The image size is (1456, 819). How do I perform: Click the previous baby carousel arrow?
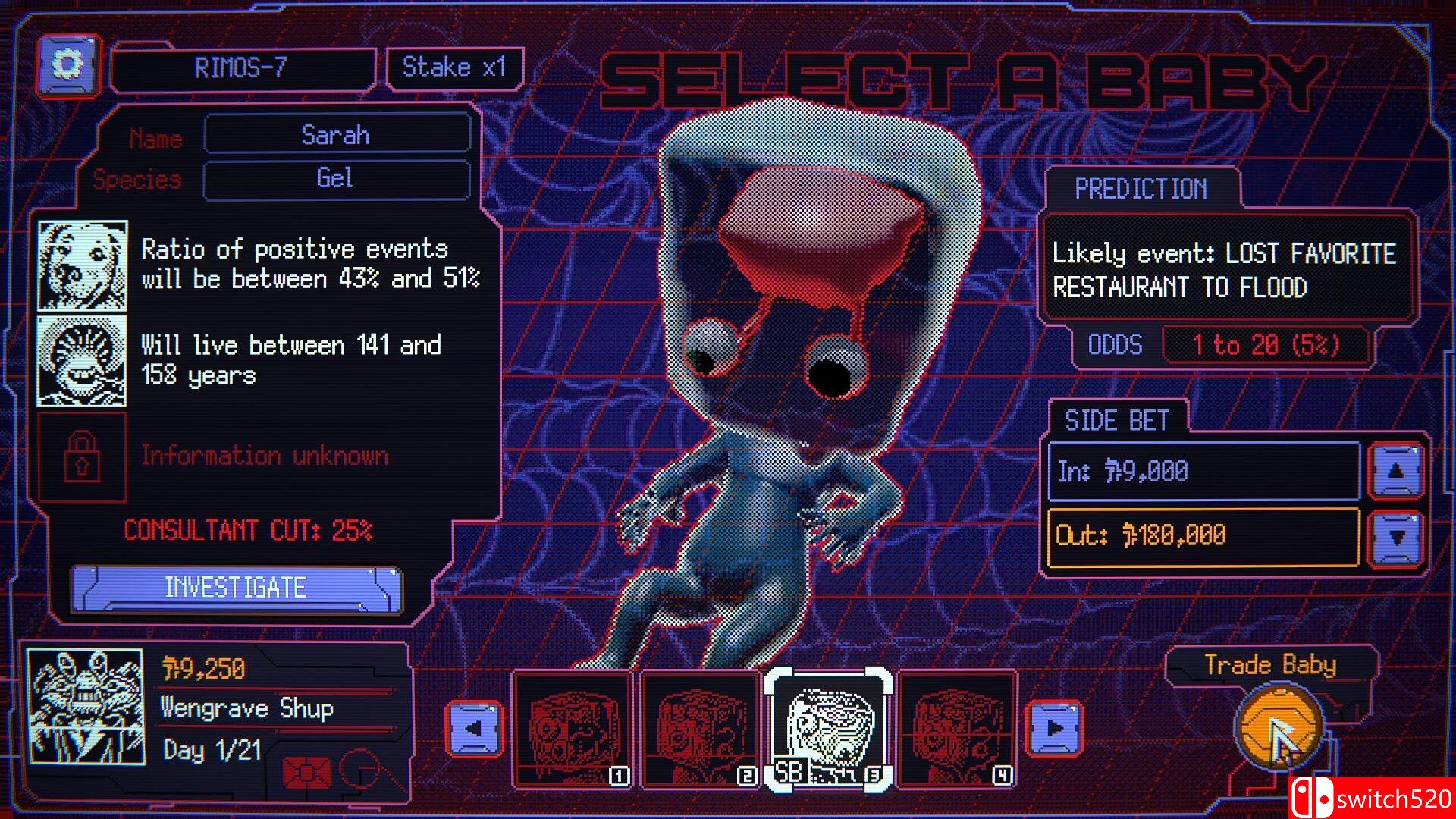[x=477, y=726]
